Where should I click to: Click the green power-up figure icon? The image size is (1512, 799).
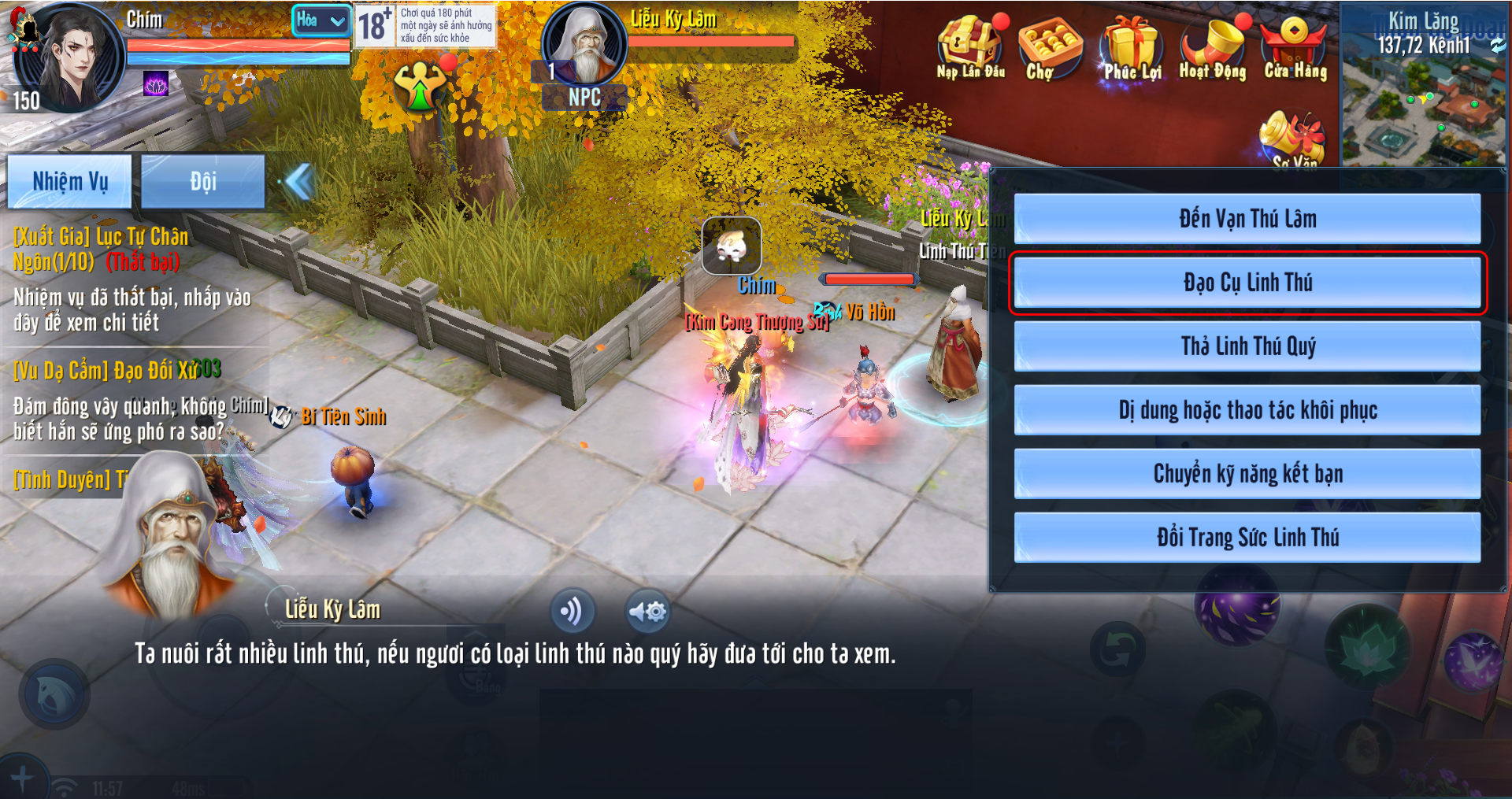(421, 85)
